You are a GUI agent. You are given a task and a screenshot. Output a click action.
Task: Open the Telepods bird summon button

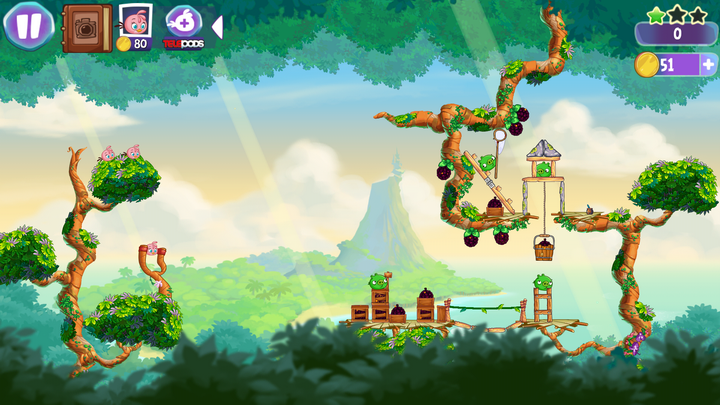pyautogui.click(x=183, y=26)
